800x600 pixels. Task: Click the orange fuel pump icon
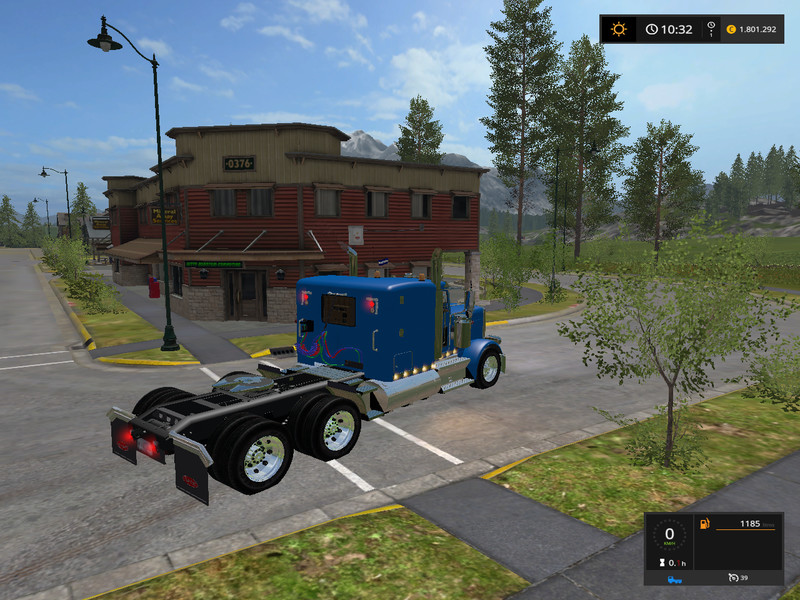704,524
